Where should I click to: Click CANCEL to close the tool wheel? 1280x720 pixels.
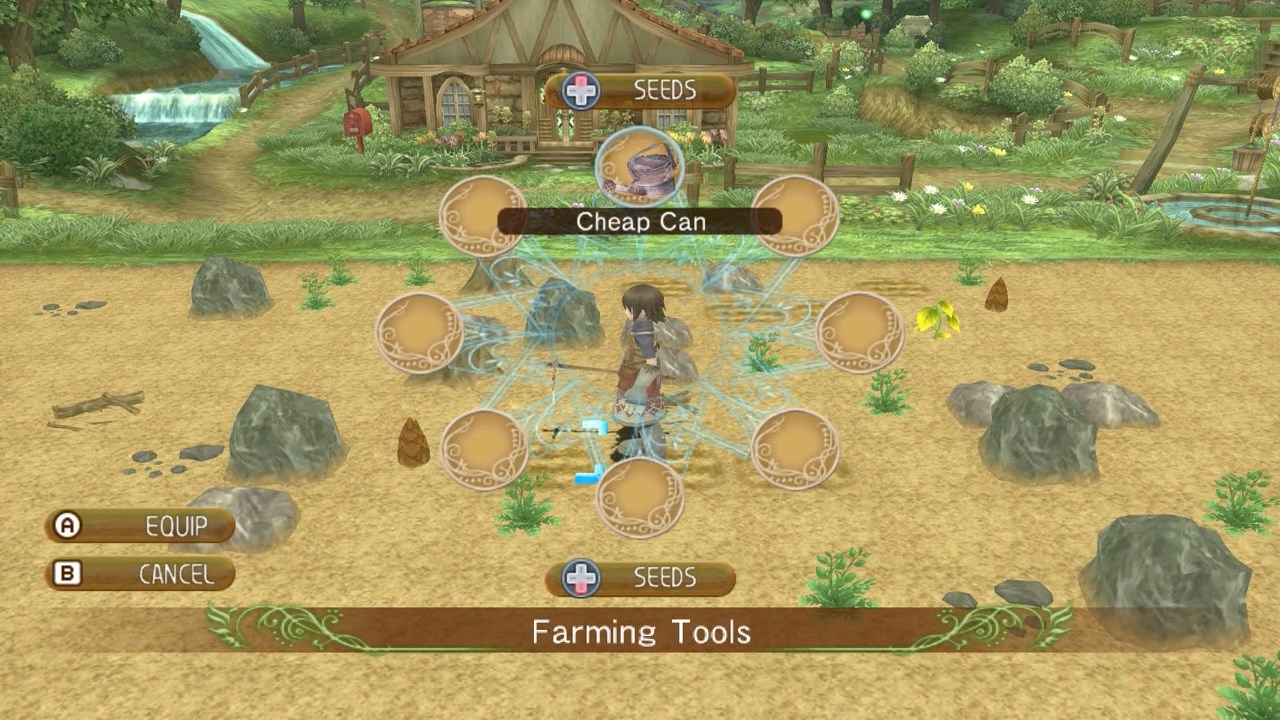tap(140, 574)
